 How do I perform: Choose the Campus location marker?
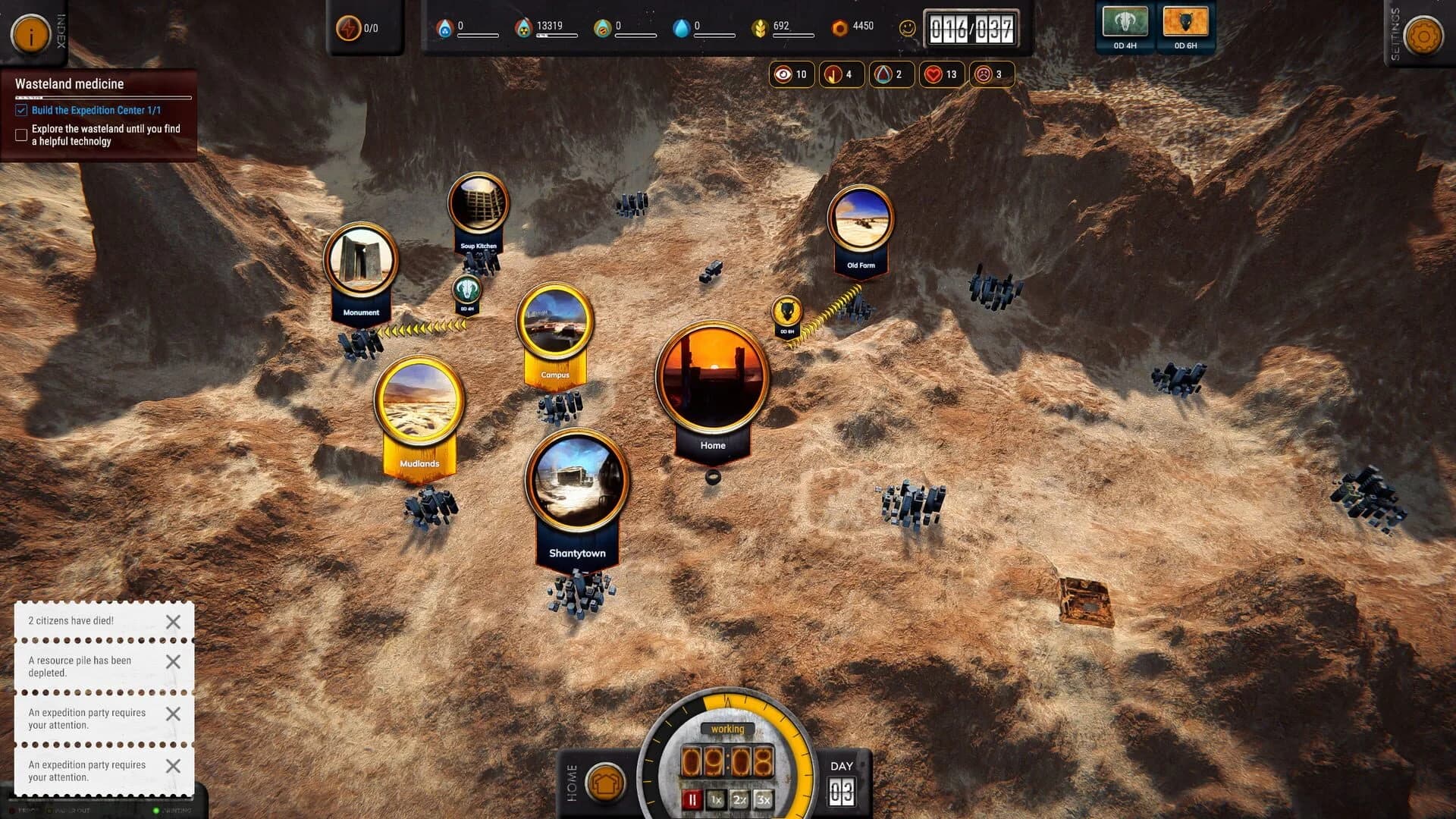pos(555,324)
